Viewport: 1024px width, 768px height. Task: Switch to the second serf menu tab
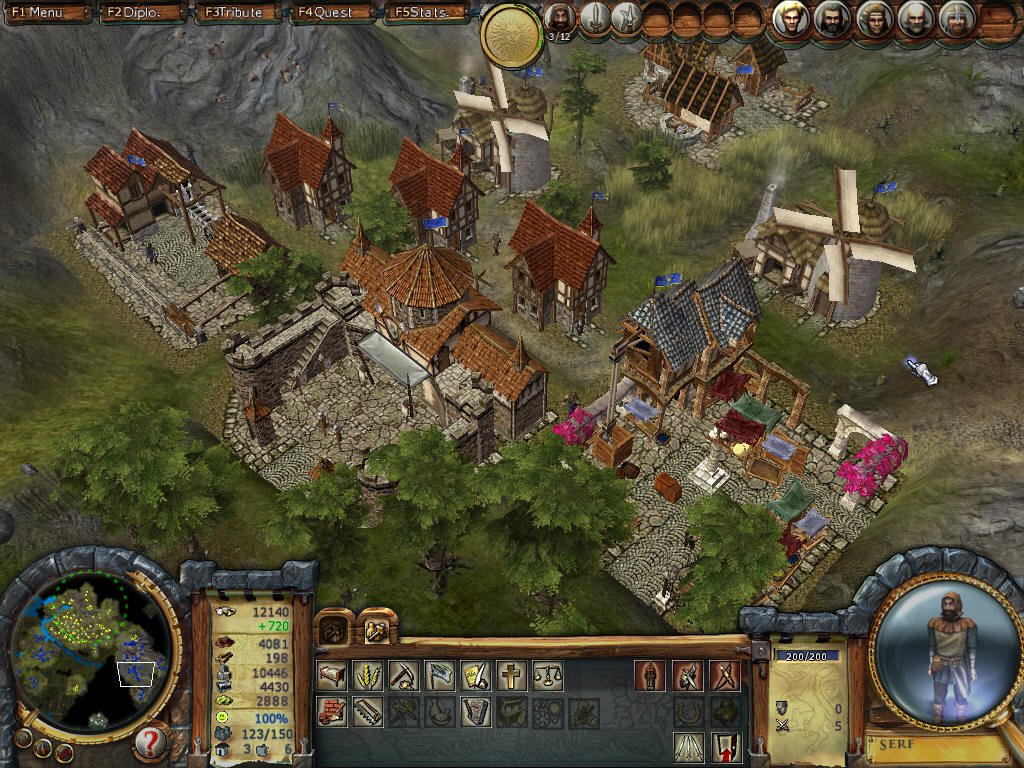coord(376,629)
